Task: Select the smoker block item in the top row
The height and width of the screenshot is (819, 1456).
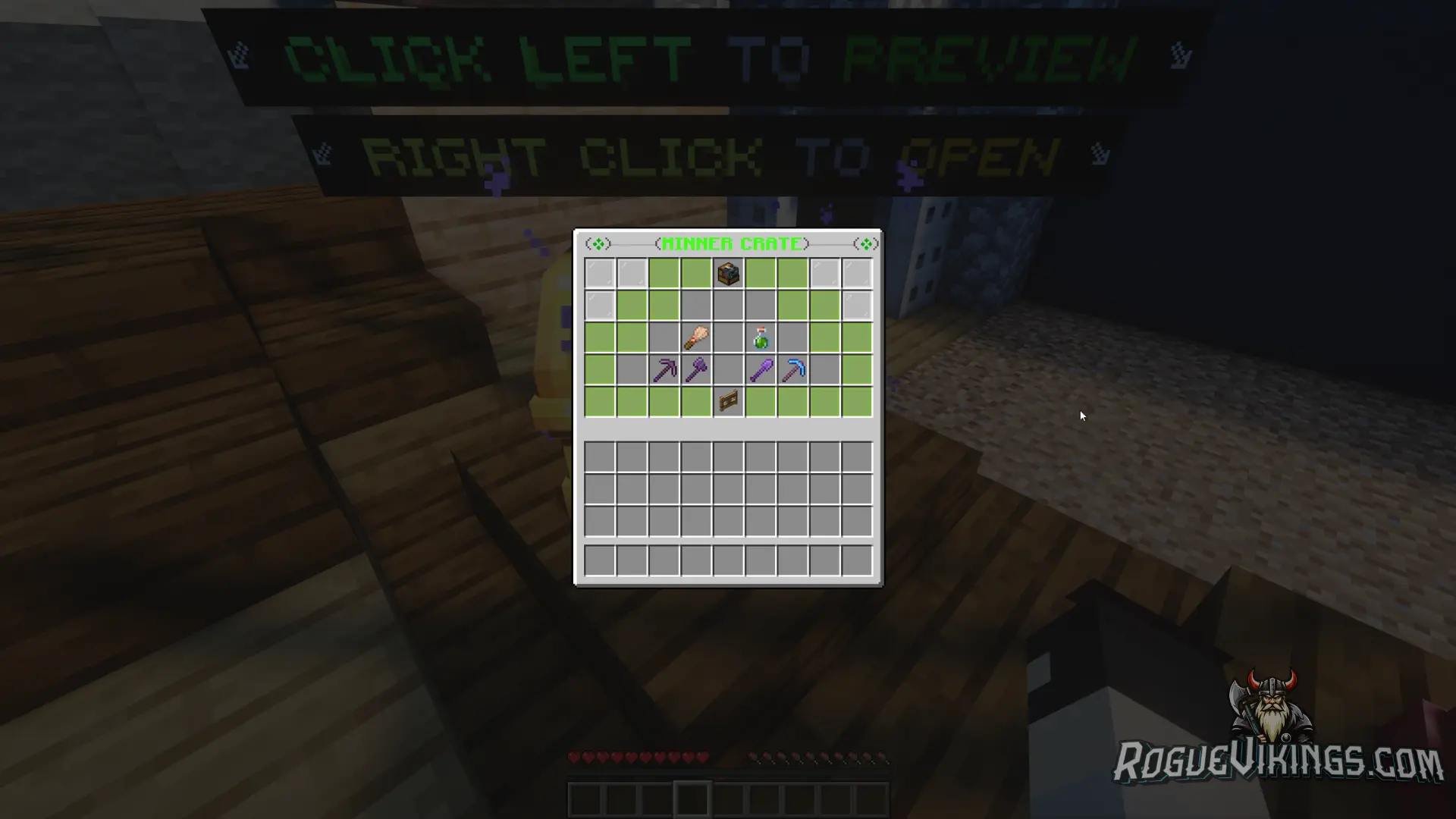Action: click(726, 274)
